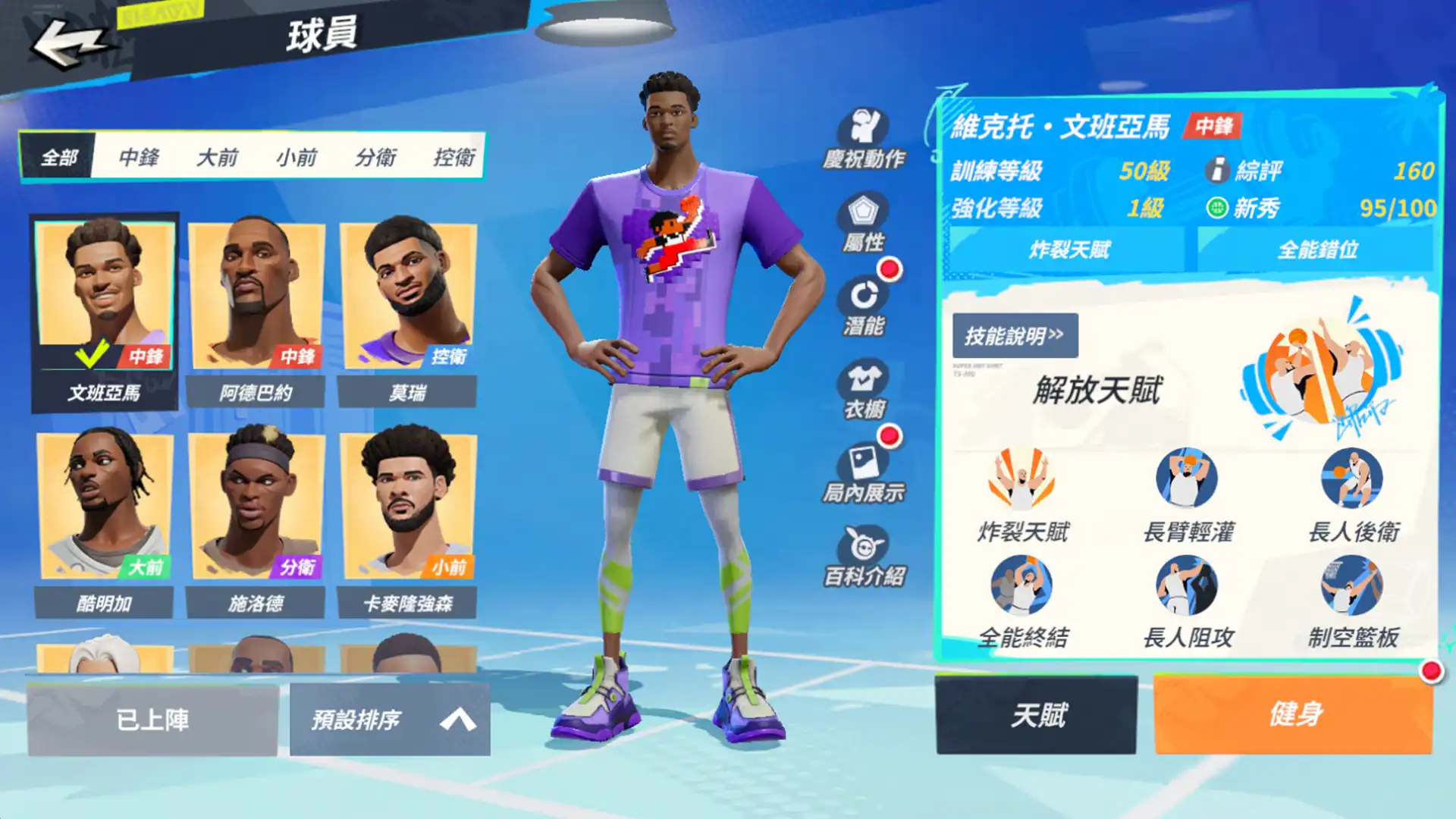Expand the 預設排序 sorting options
Image resolution: width=1456 pixels, height=819 pixels.
[x=356, y=719]
